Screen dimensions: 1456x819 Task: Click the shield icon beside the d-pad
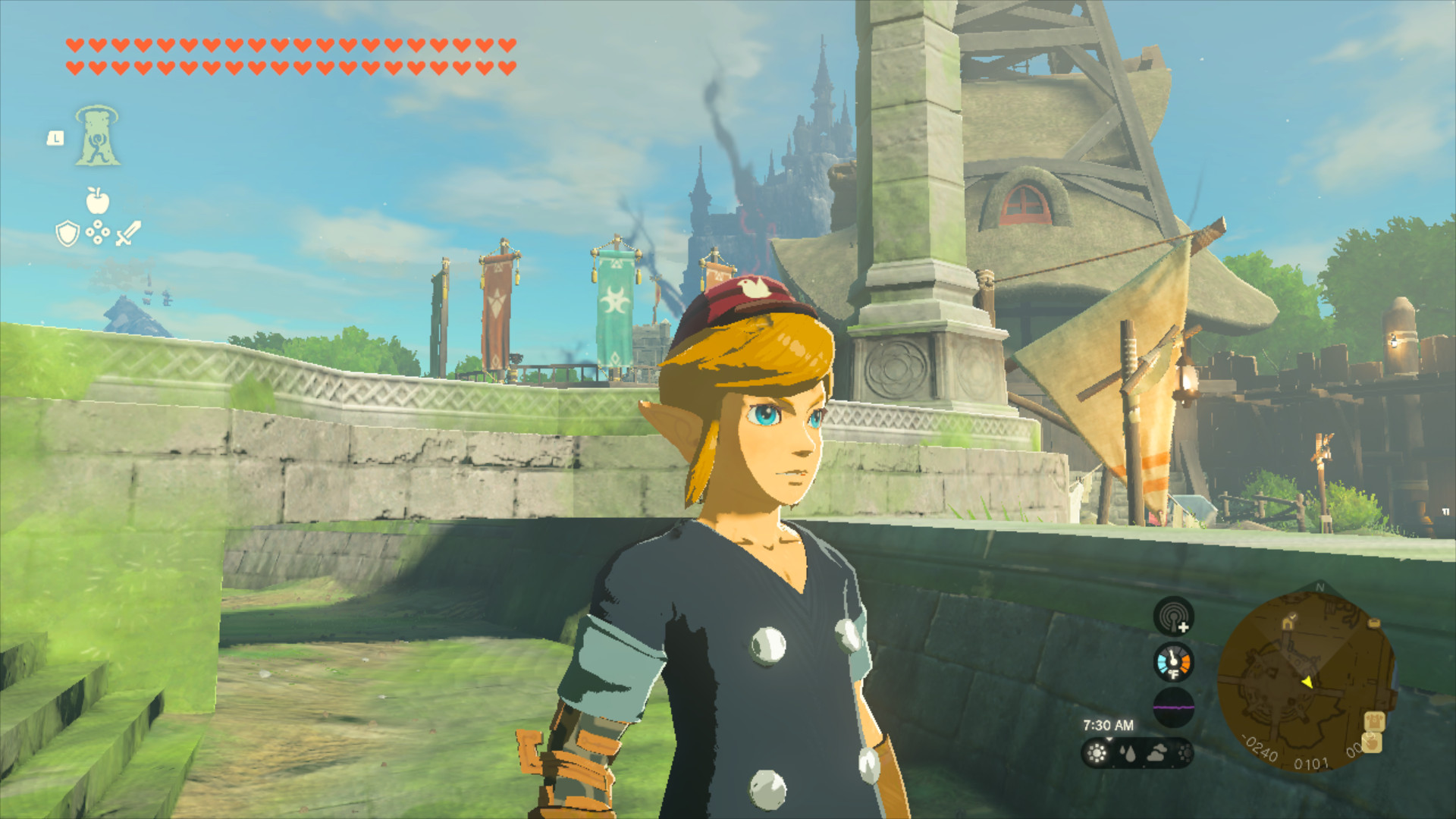(67, 234)
